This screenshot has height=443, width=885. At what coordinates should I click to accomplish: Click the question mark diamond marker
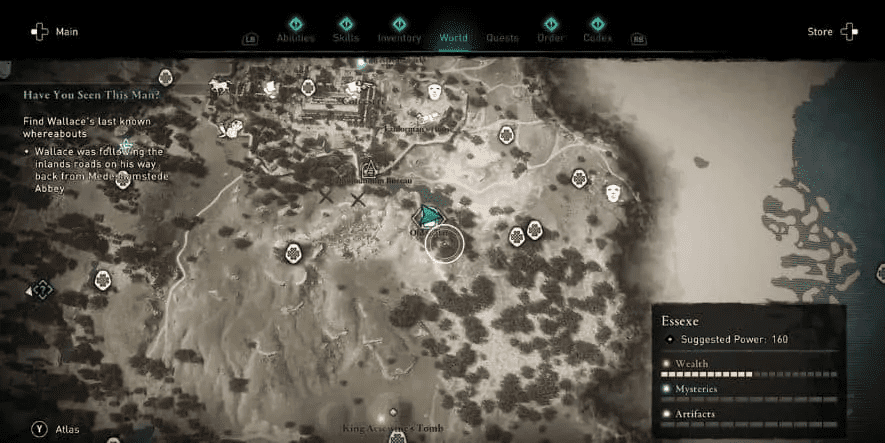coord(42,290)
